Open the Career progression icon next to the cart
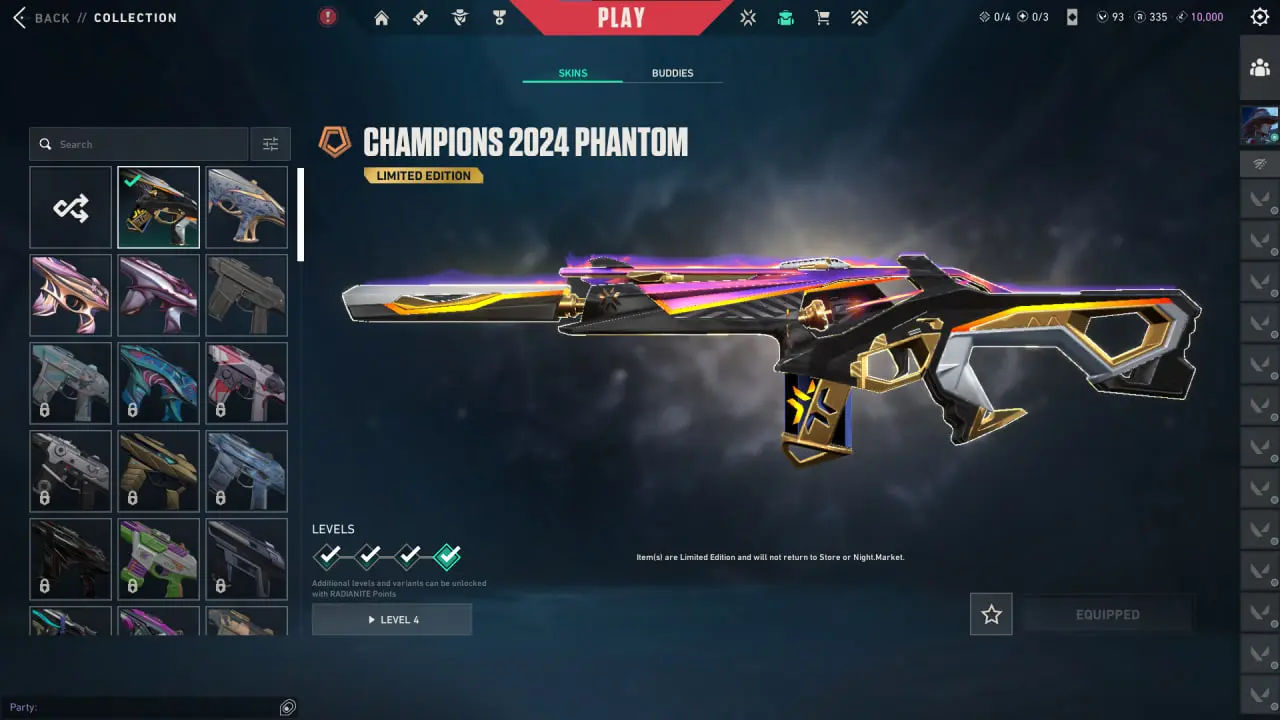The image size is (1280, 720). [x=859, y=17]
